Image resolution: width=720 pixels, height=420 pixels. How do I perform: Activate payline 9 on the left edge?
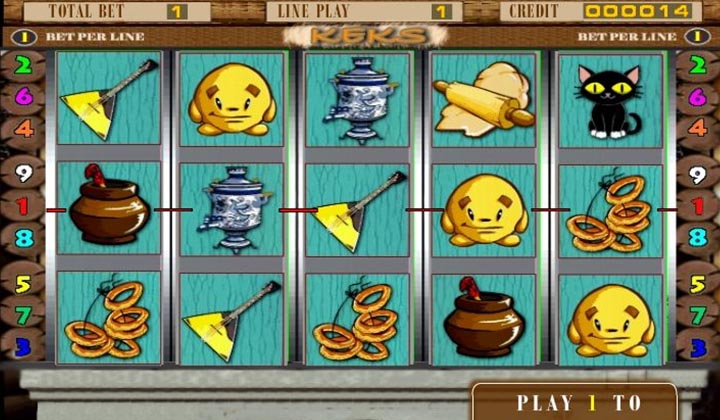[x=22, y=174]
